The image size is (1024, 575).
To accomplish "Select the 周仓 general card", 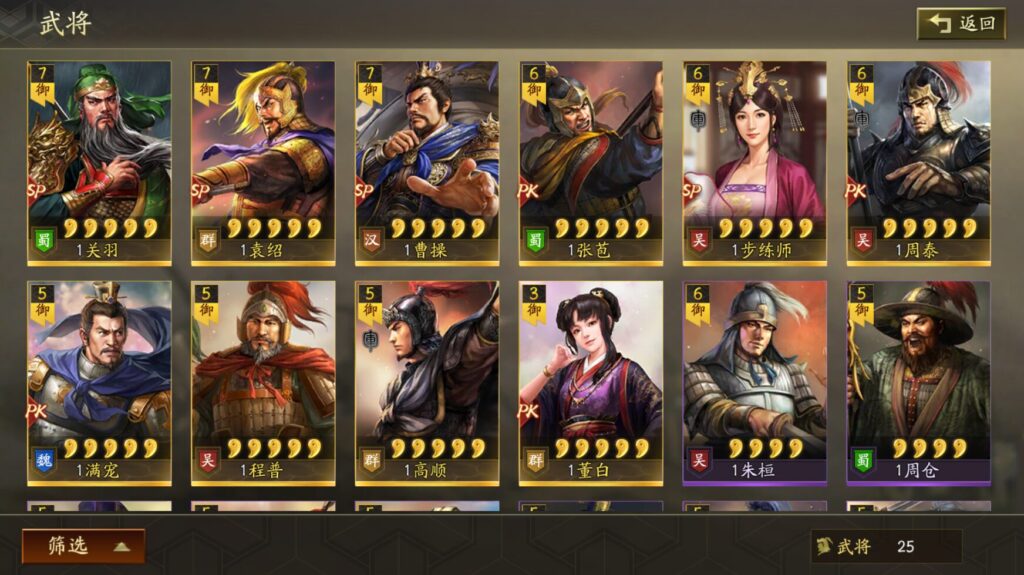I will [x=919, y=380].
